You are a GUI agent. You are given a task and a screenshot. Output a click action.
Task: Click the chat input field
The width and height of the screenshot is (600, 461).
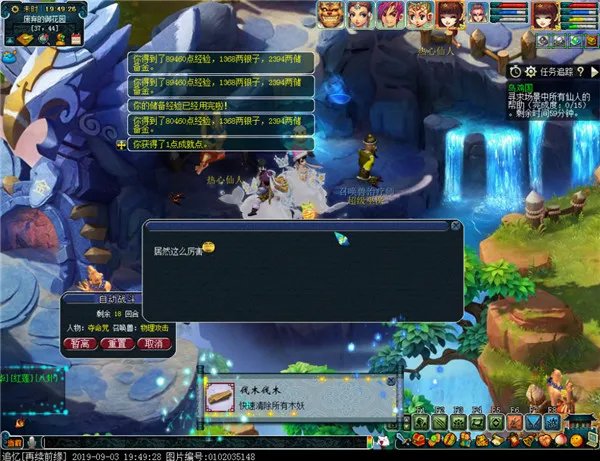coord(200,441)
